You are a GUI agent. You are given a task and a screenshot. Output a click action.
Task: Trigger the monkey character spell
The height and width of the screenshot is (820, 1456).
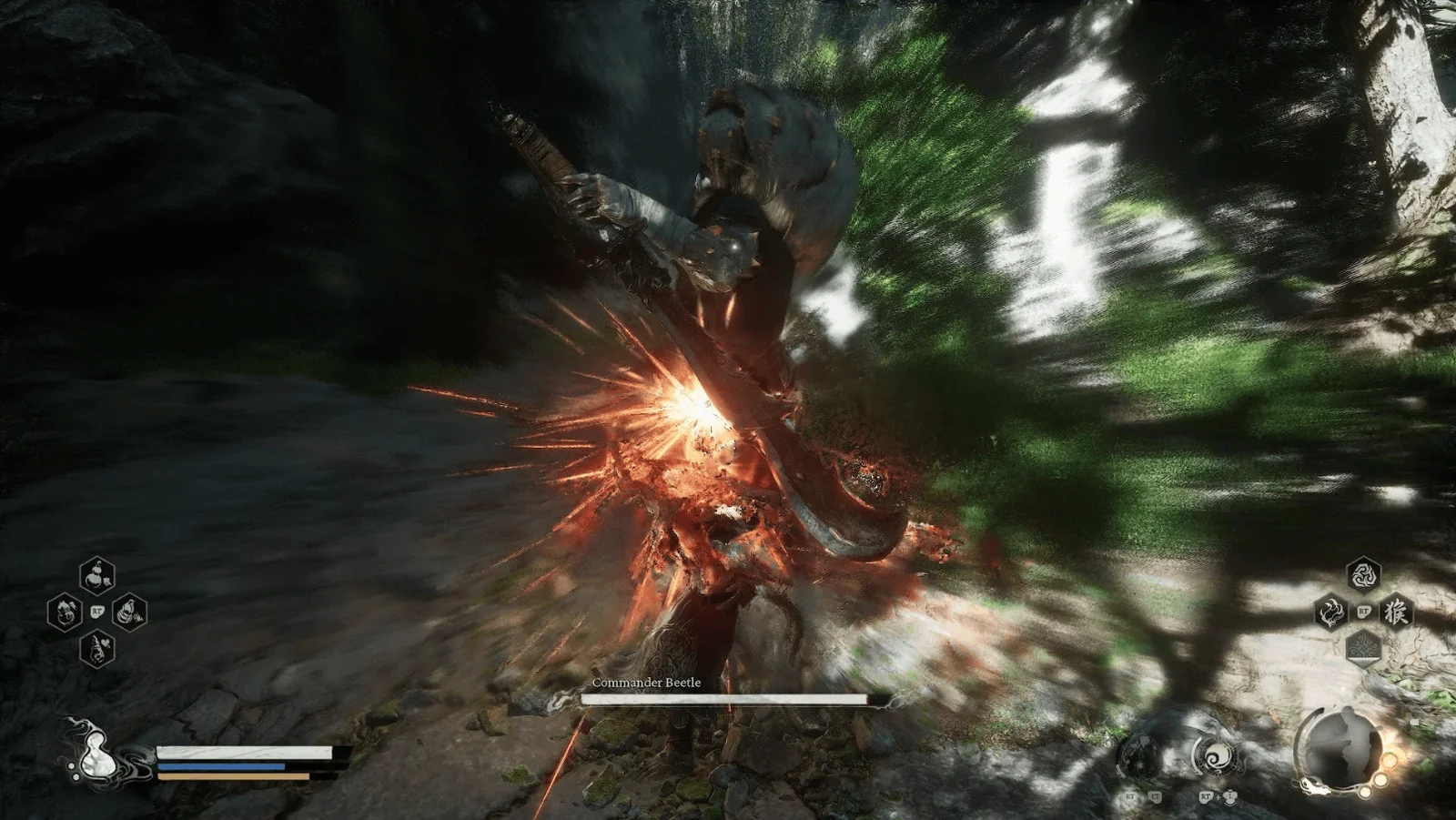click(1395, 612)
